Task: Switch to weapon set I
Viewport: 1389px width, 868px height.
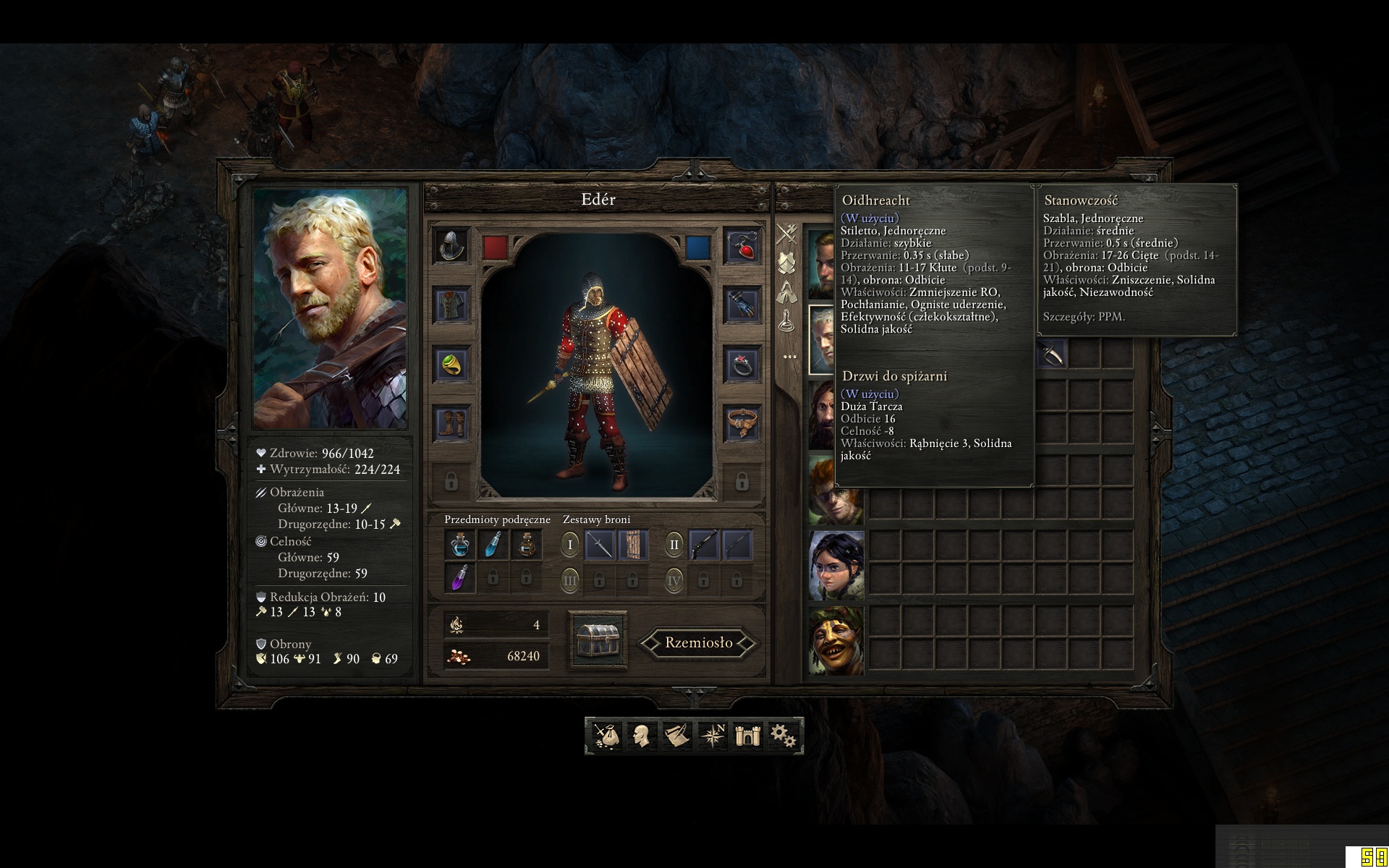Action: [570, 545]
